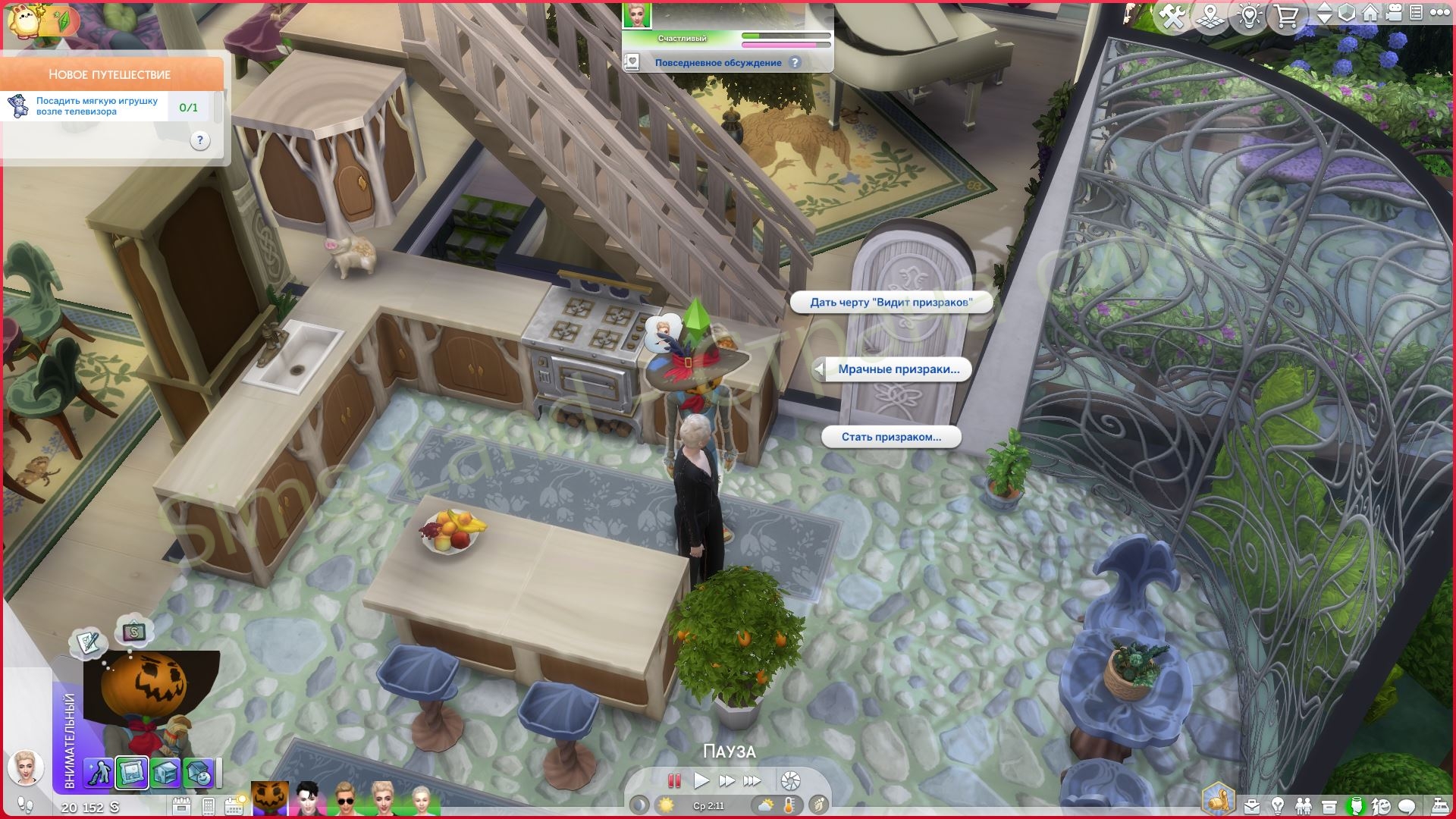Cancel the queued vacuum cleaning action
The image size is (1456, 819).
98,773
